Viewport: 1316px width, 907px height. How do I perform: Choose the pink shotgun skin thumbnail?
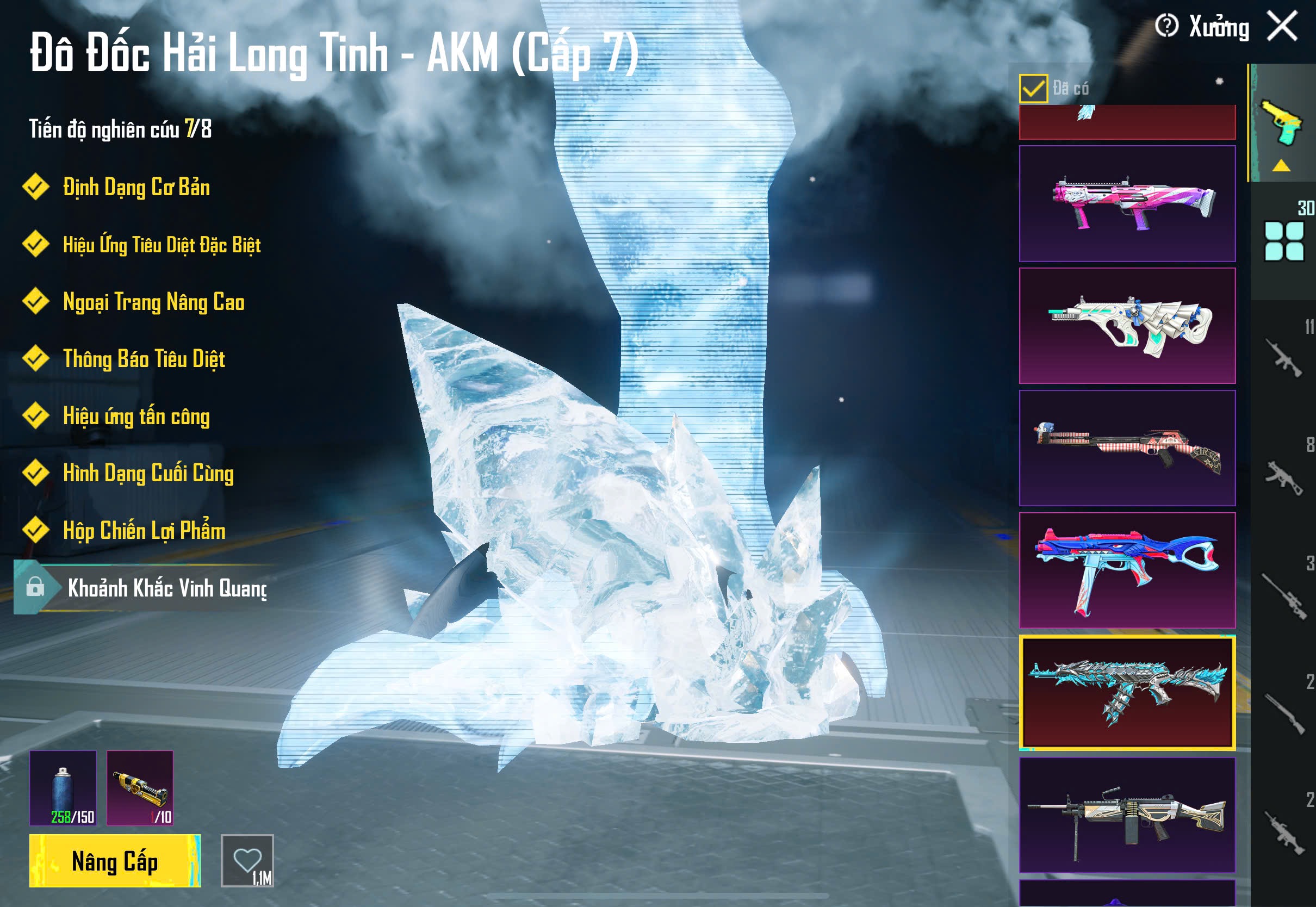(1127, 203)
